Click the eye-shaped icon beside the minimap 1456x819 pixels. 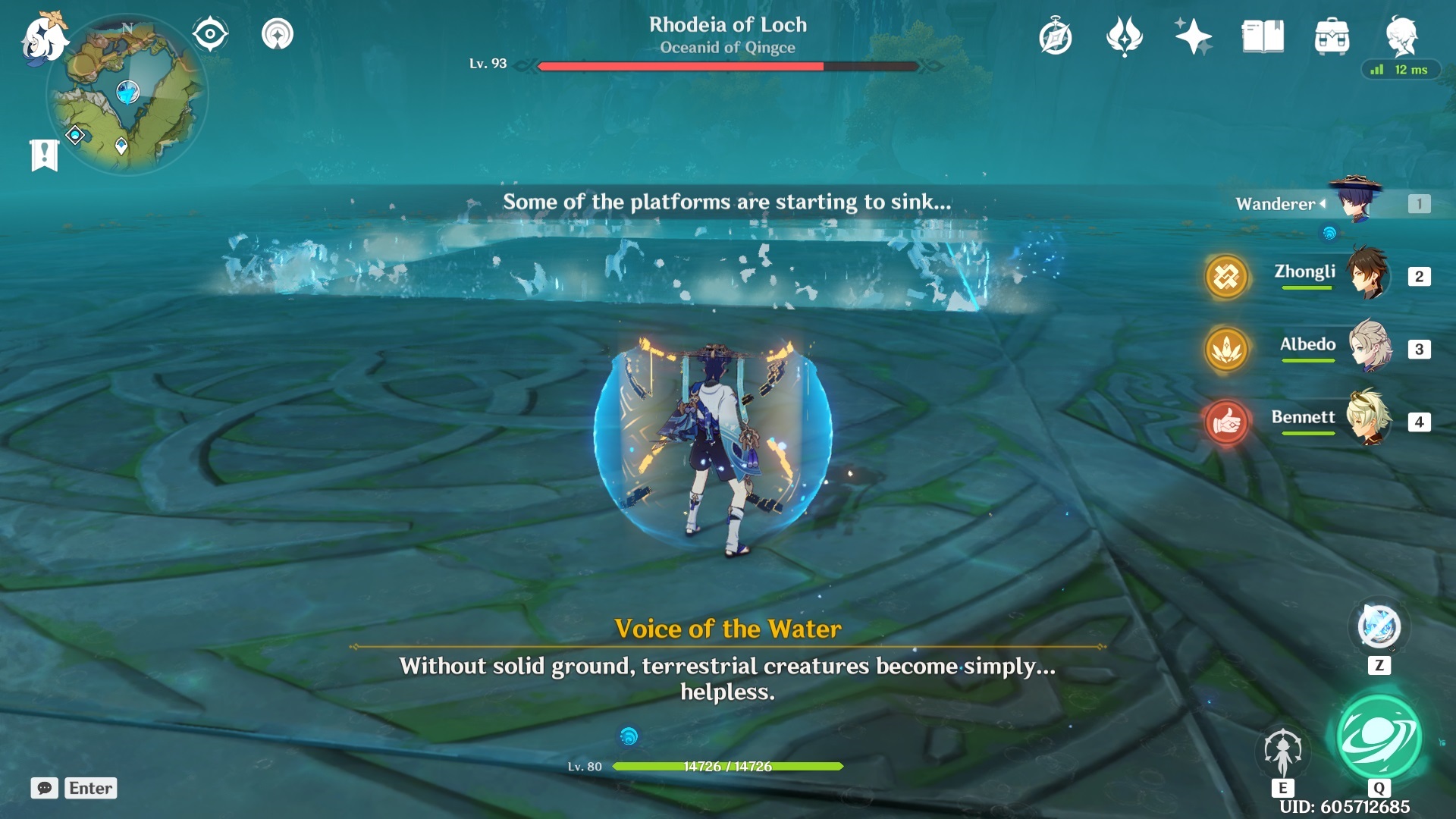pos(209,32)
